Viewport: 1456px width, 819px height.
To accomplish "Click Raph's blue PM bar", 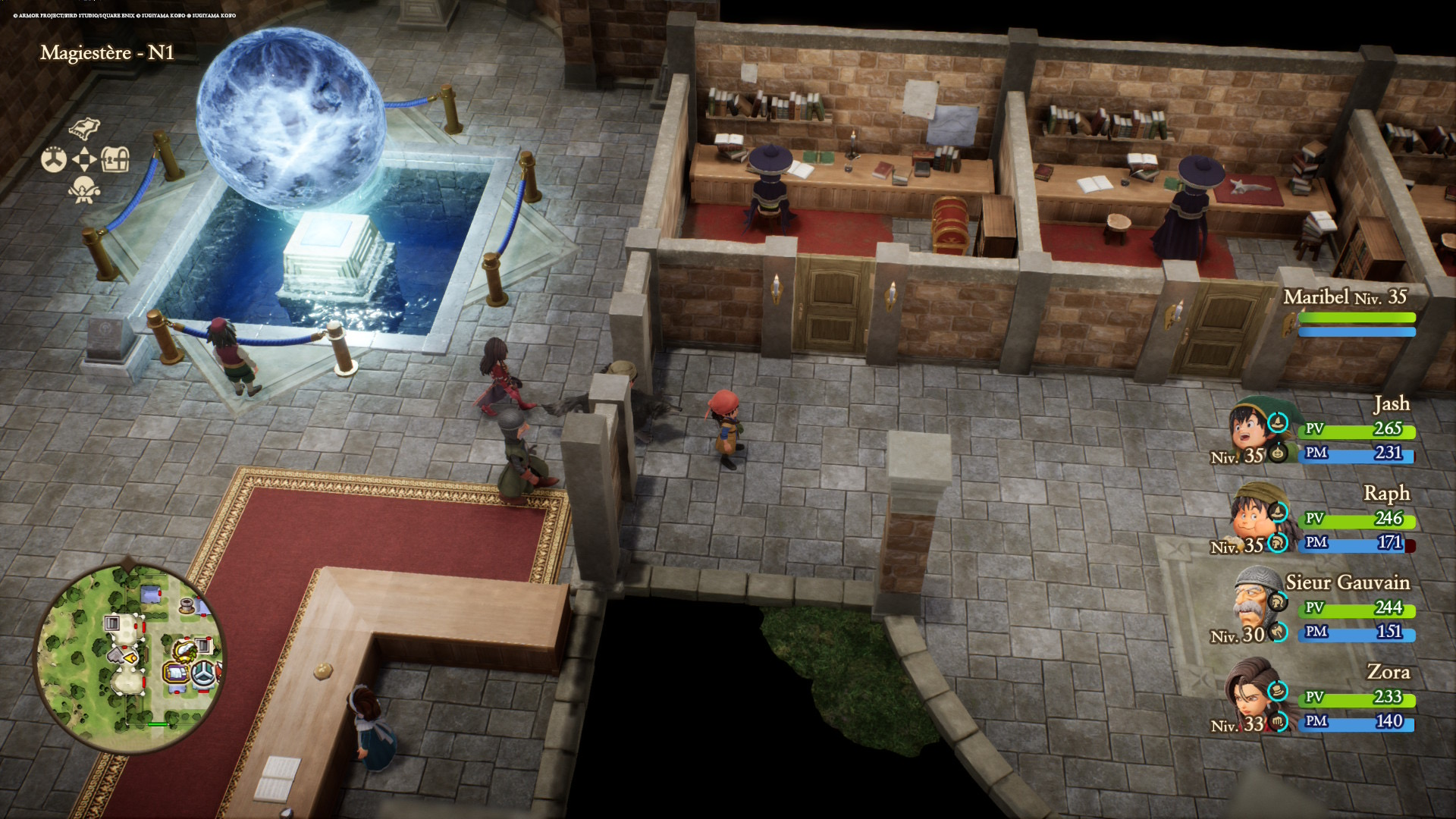I will 1357,544.
